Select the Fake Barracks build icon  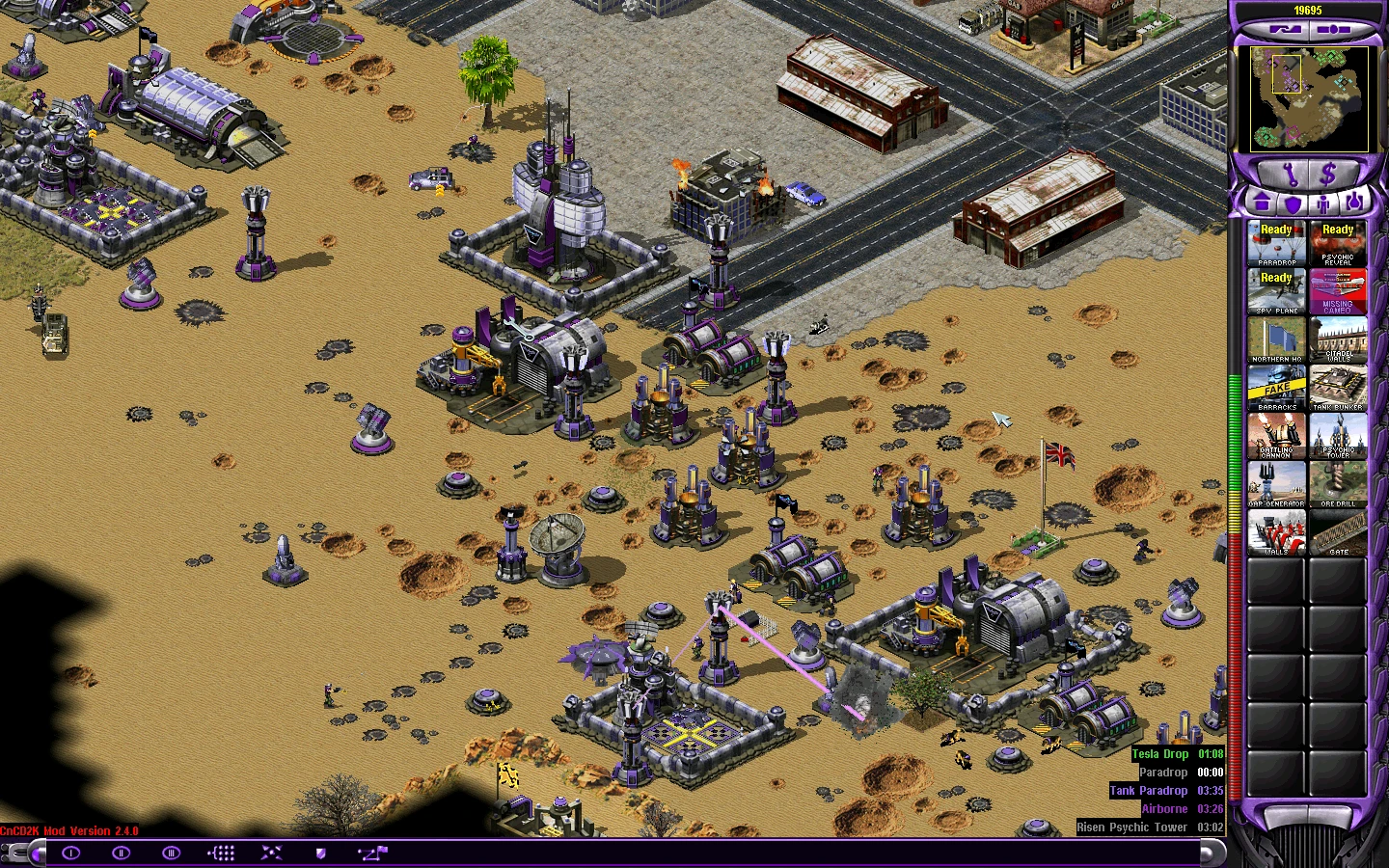pos(1276,388)
